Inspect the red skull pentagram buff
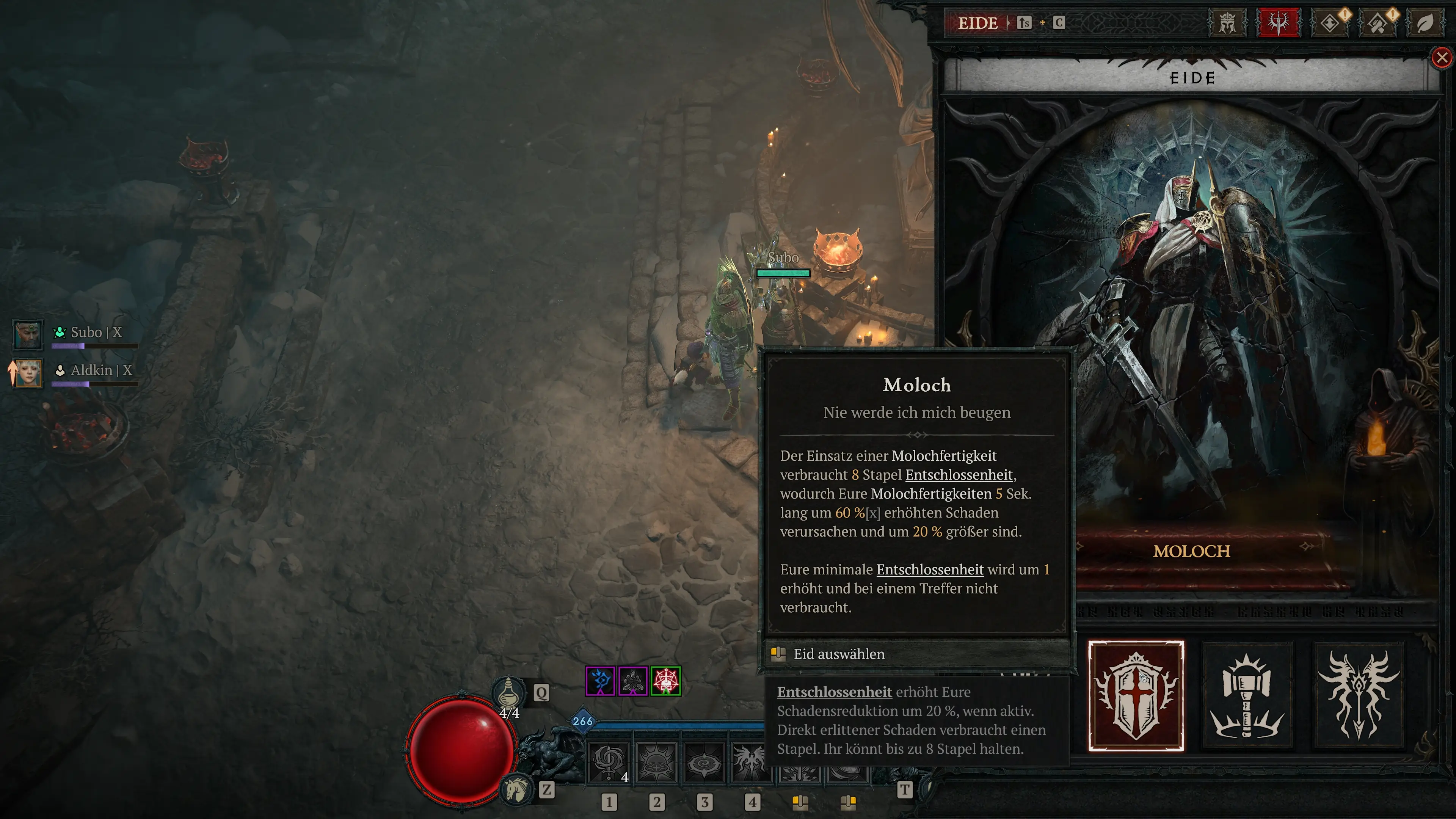Screen dimensions: 1456x819 point(666,681)
